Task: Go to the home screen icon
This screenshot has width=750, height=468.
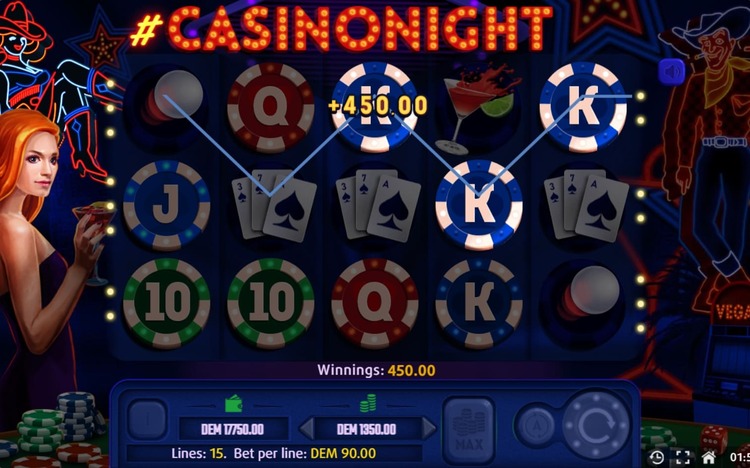Action: tap(709, 457)
